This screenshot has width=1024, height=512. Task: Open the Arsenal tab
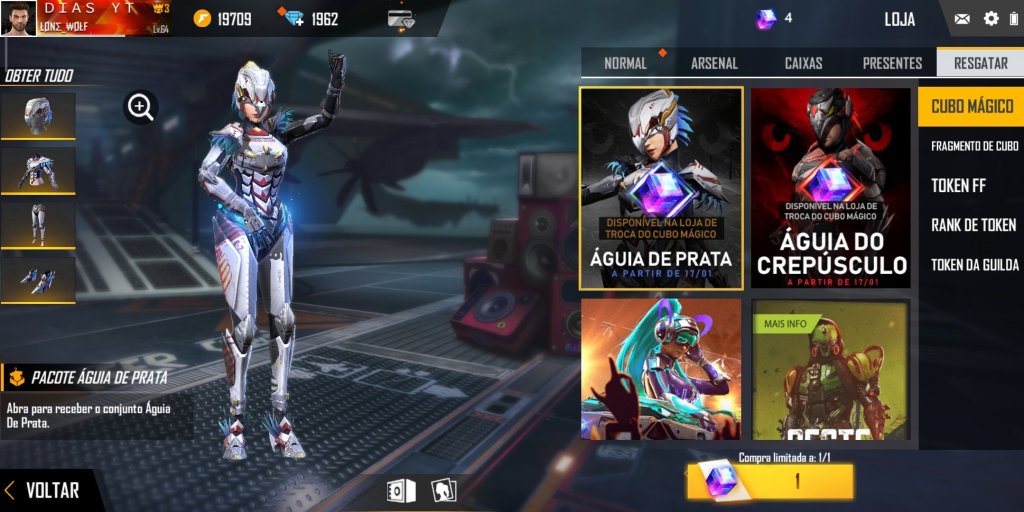714,63
